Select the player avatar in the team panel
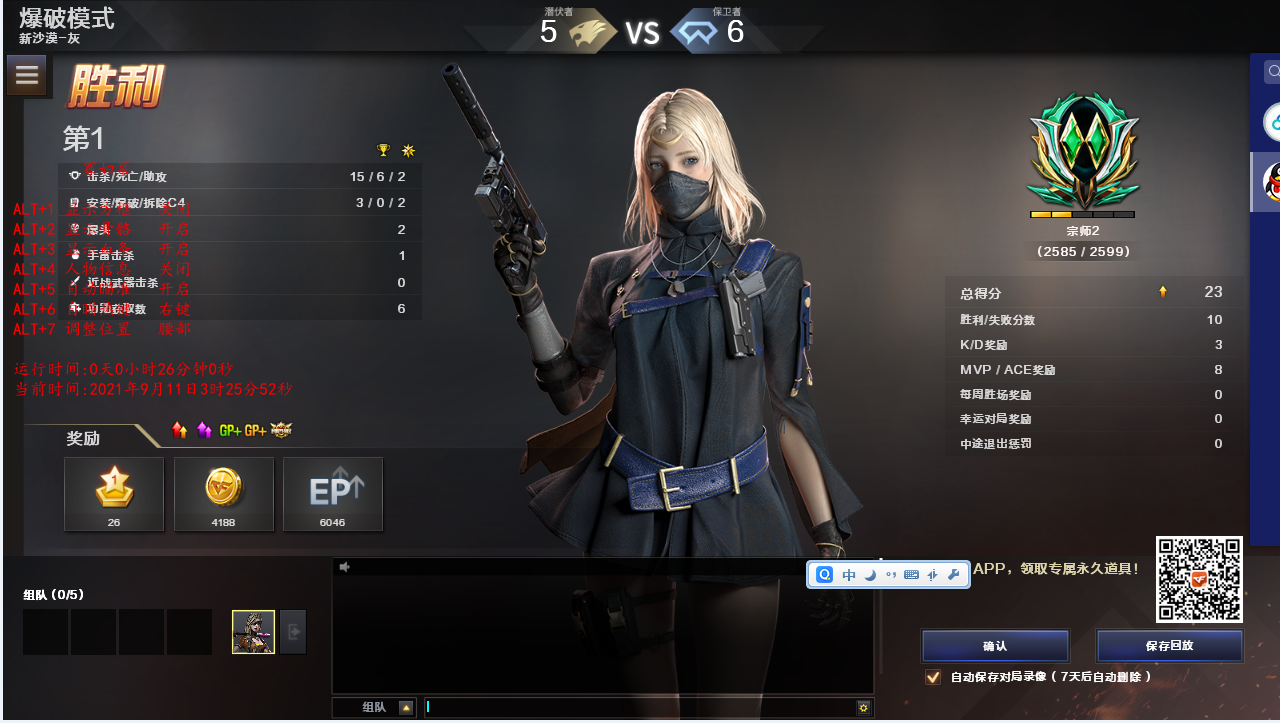The height and width of the screenshot is (723, 1280). coord(253,632)
